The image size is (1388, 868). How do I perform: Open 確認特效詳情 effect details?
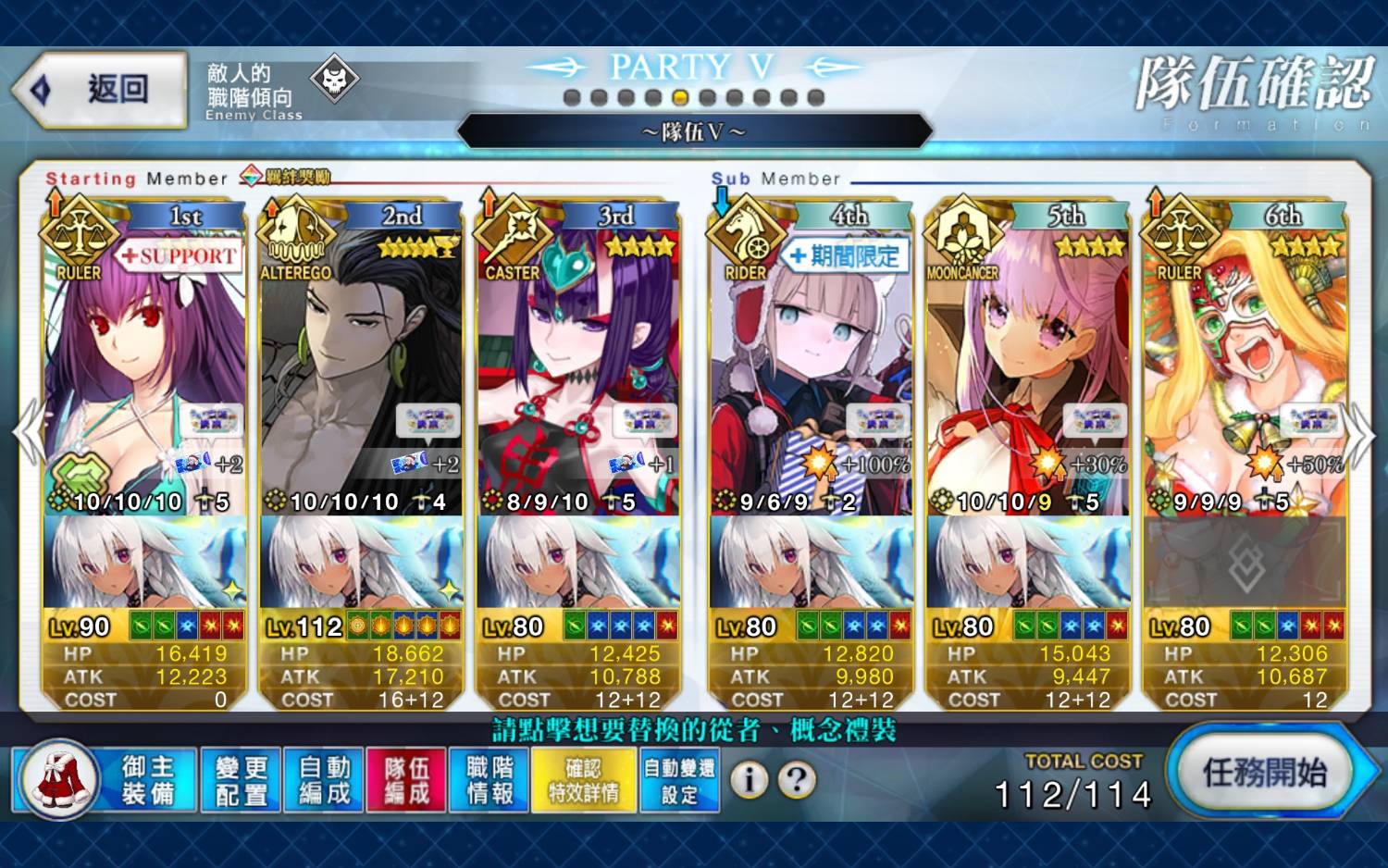click(x=583, y=780)
